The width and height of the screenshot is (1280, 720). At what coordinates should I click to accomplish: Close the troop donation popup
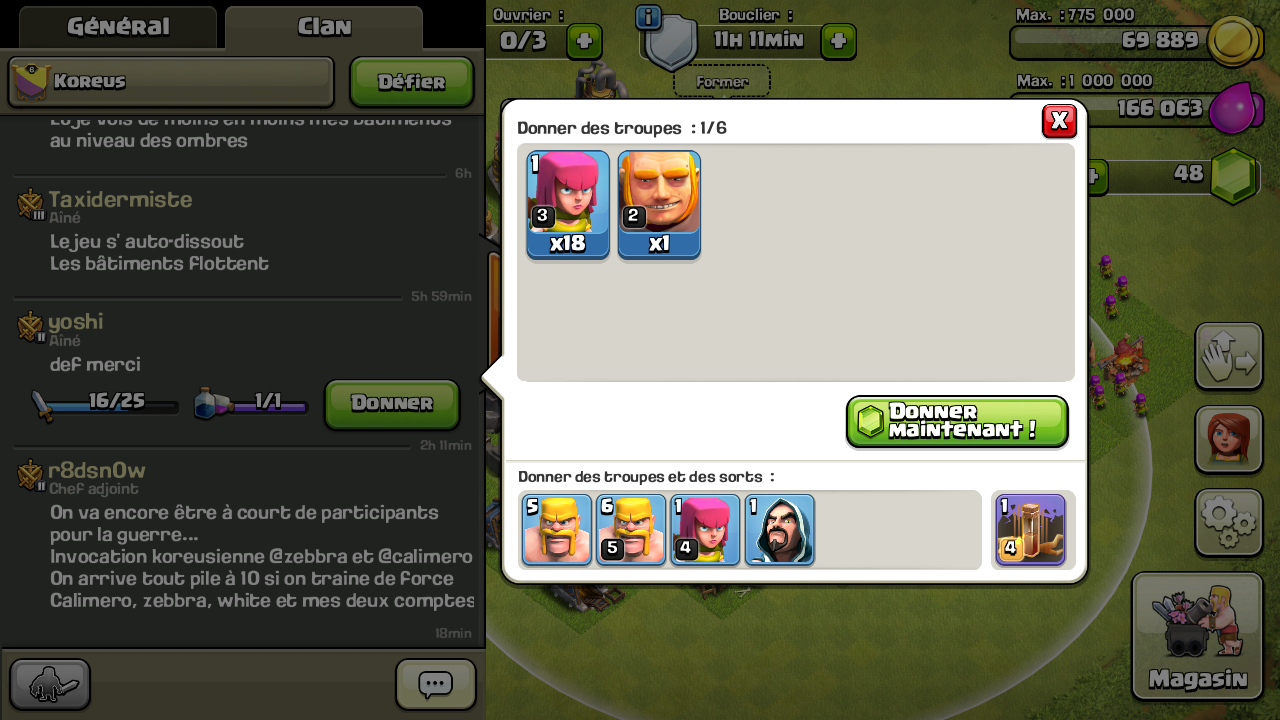[x=1059, y=121]
